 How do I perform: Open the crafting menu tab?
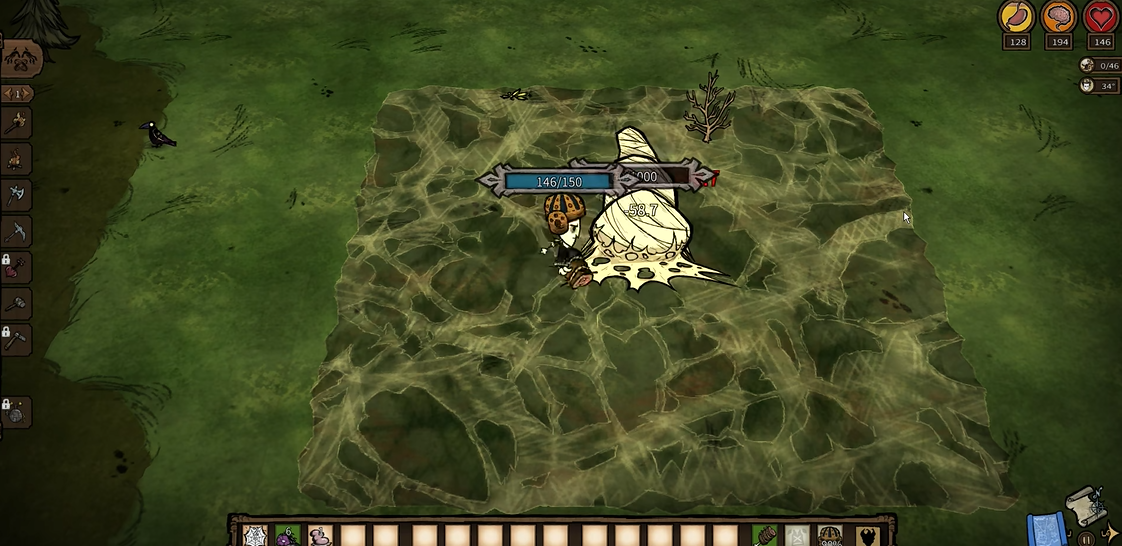pos(19,59)
